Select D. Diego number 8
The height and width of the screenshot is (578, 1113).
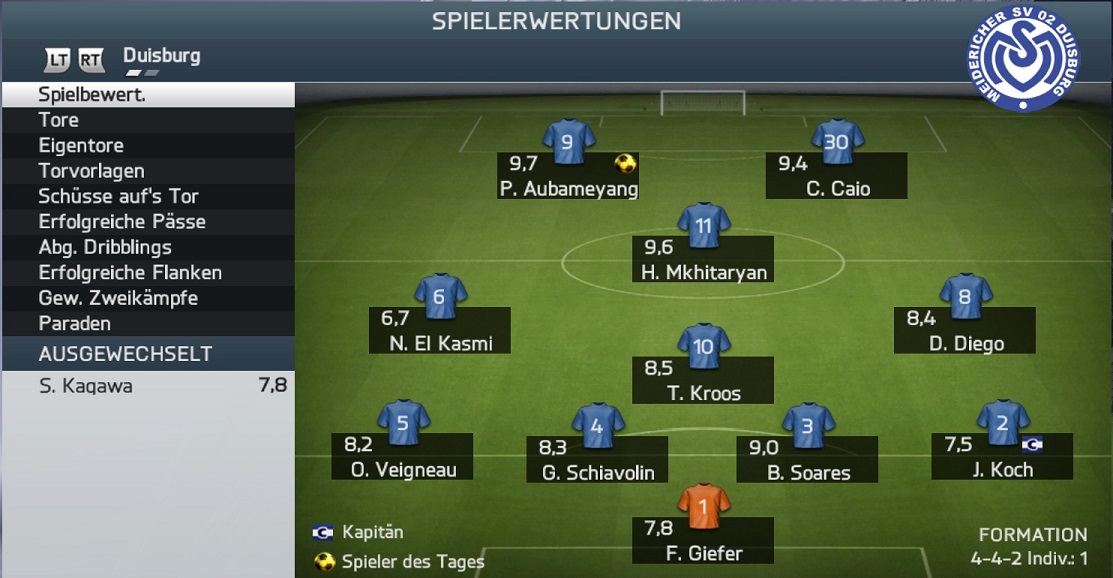964,297
